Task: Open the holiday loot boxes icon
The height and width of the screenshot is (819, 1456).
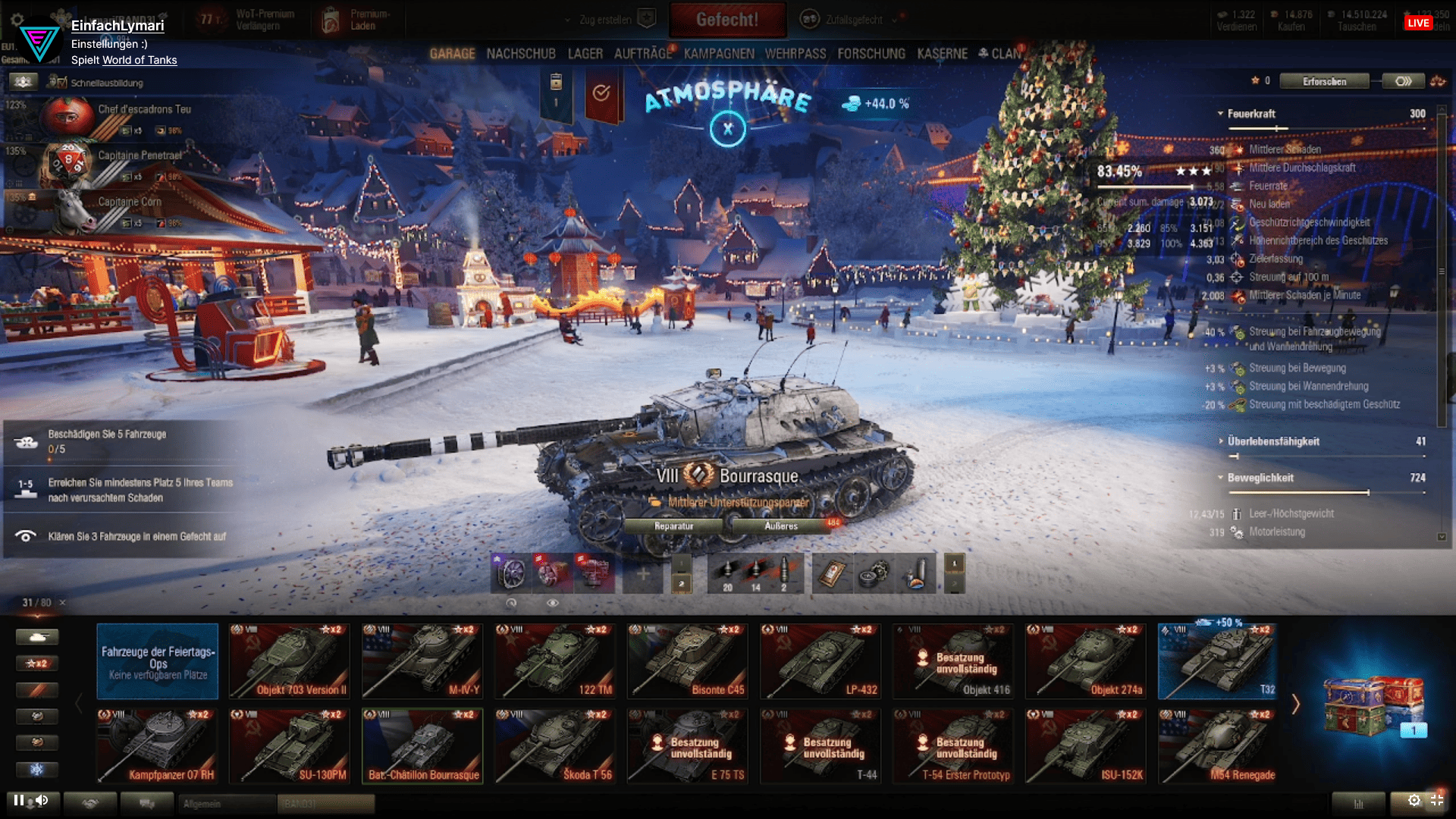Action: point(1373,704)
